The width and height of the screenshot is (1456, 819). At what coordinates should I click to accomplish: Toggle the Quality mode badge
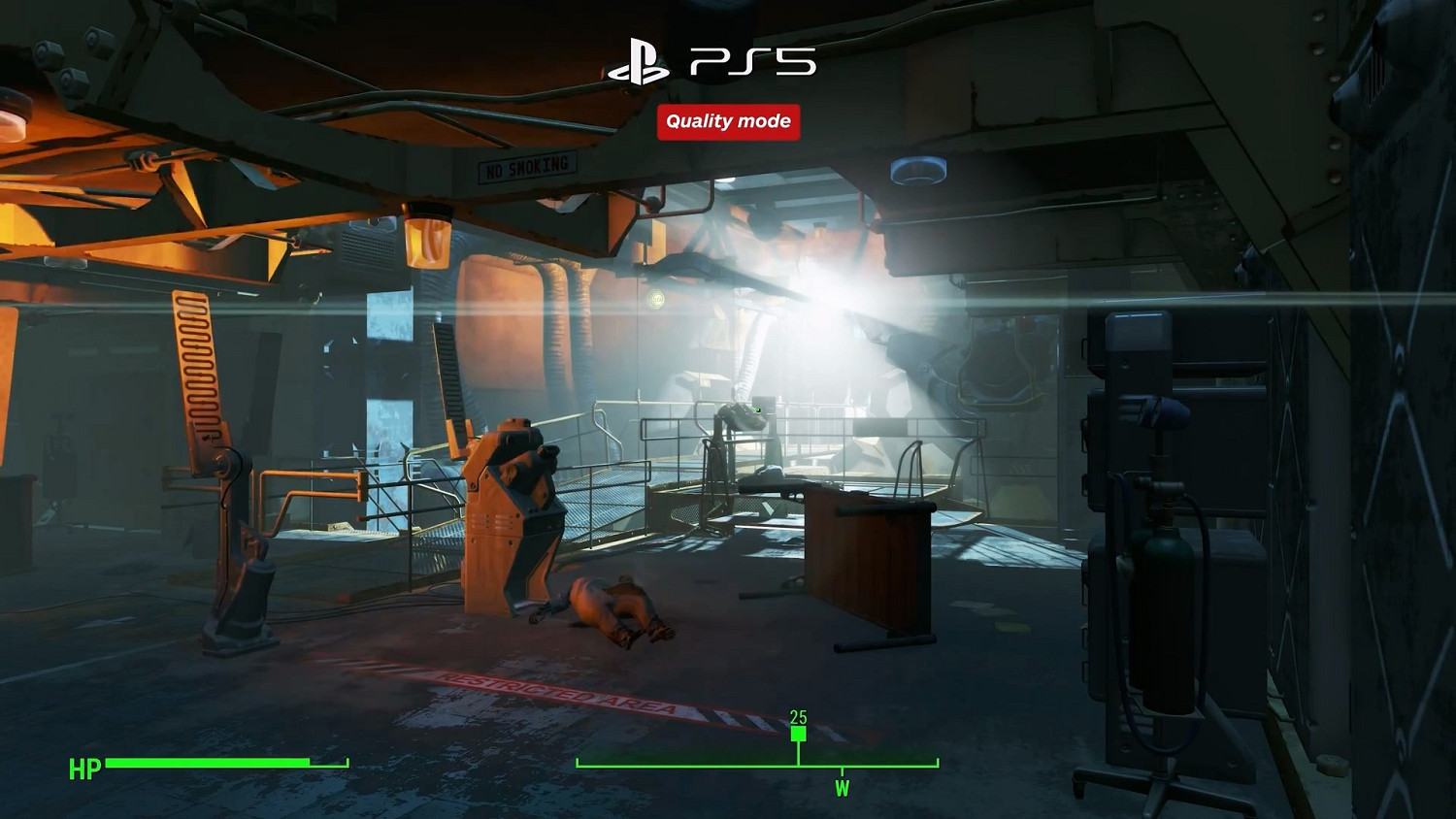(728, 121)
